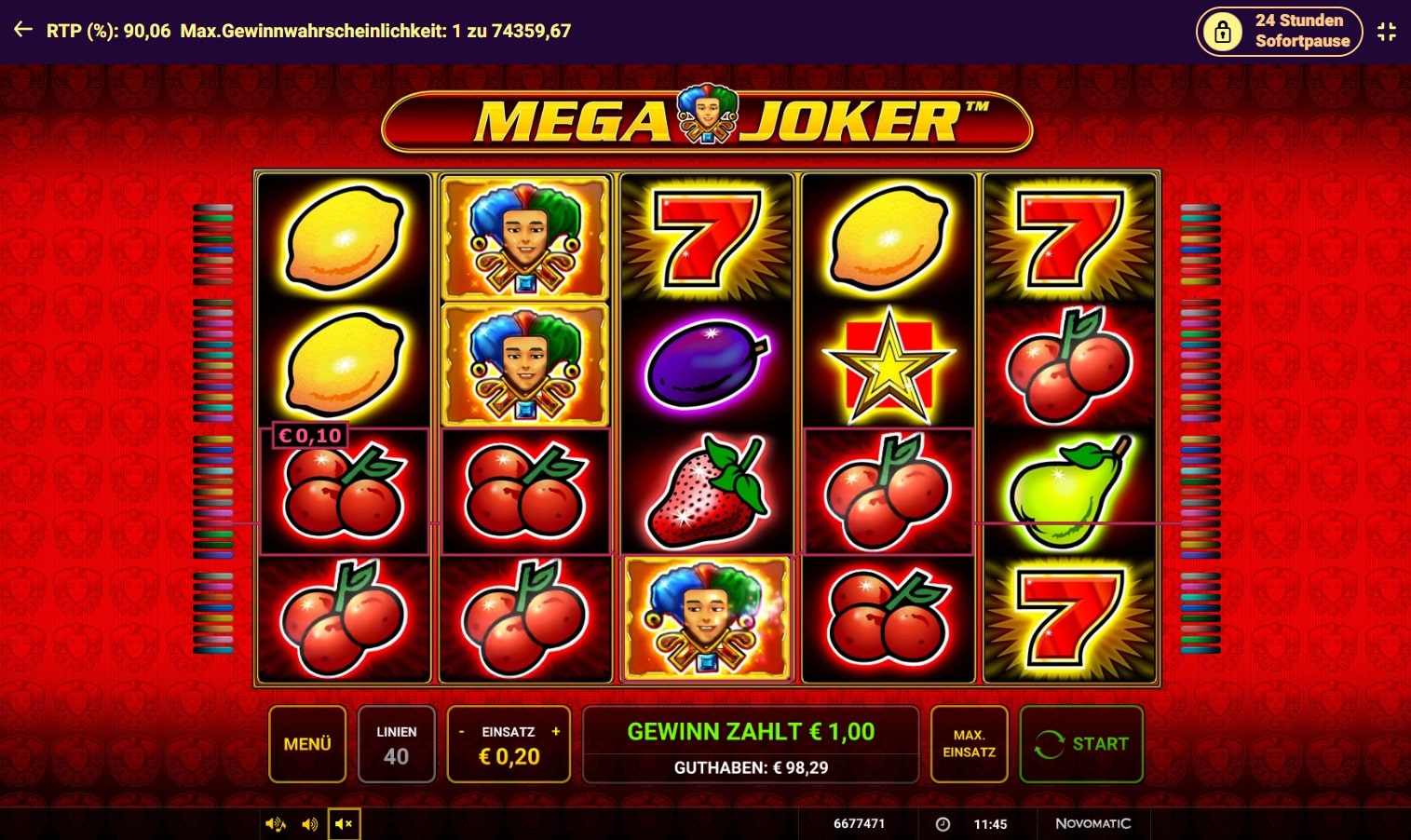Open the MENÜ button
The width and height of the screenshot is (1411, 840).
[x=307, y=744]
